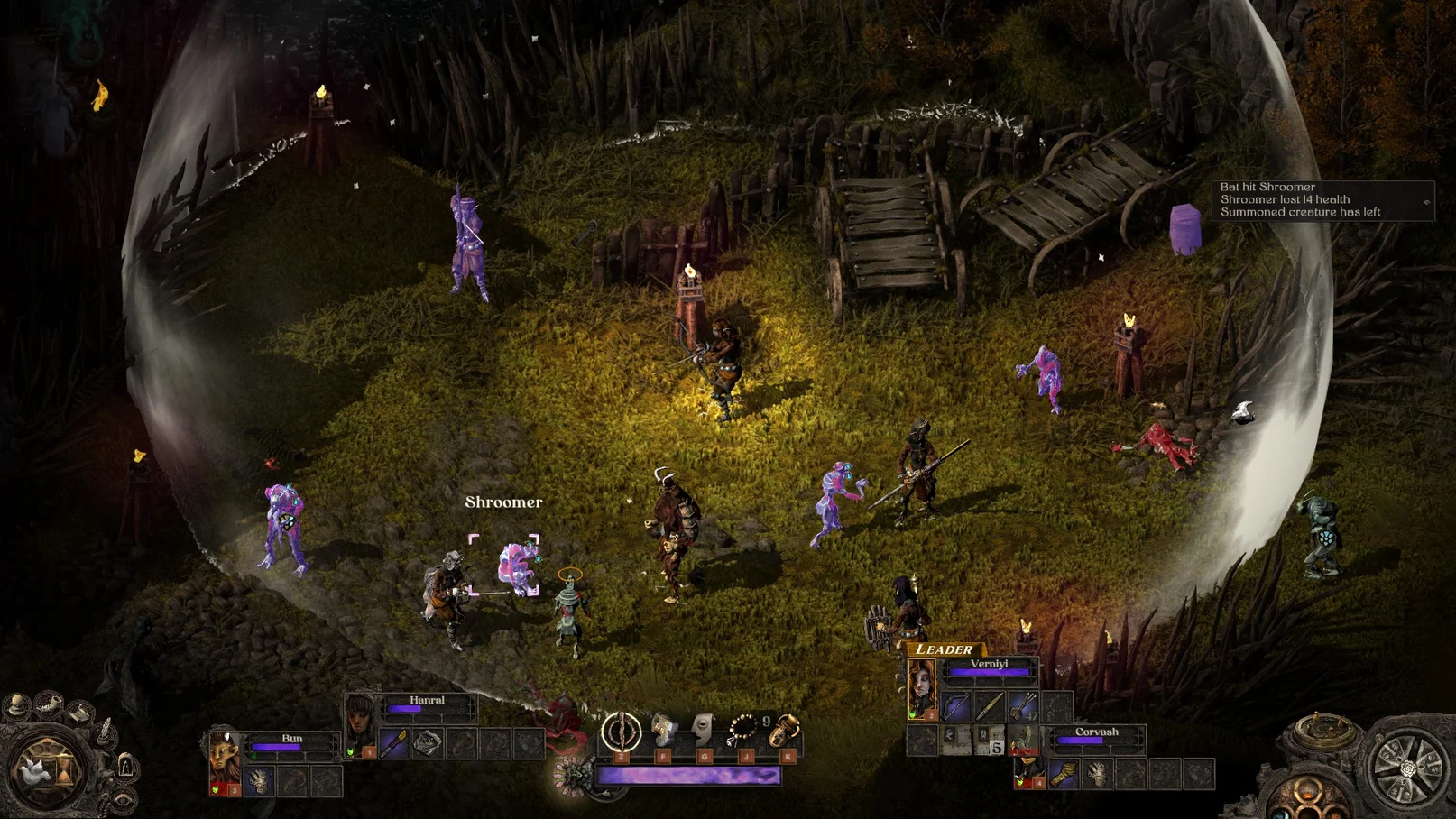Activate Verniyi's bow weapon slot

tap(955, 706)
